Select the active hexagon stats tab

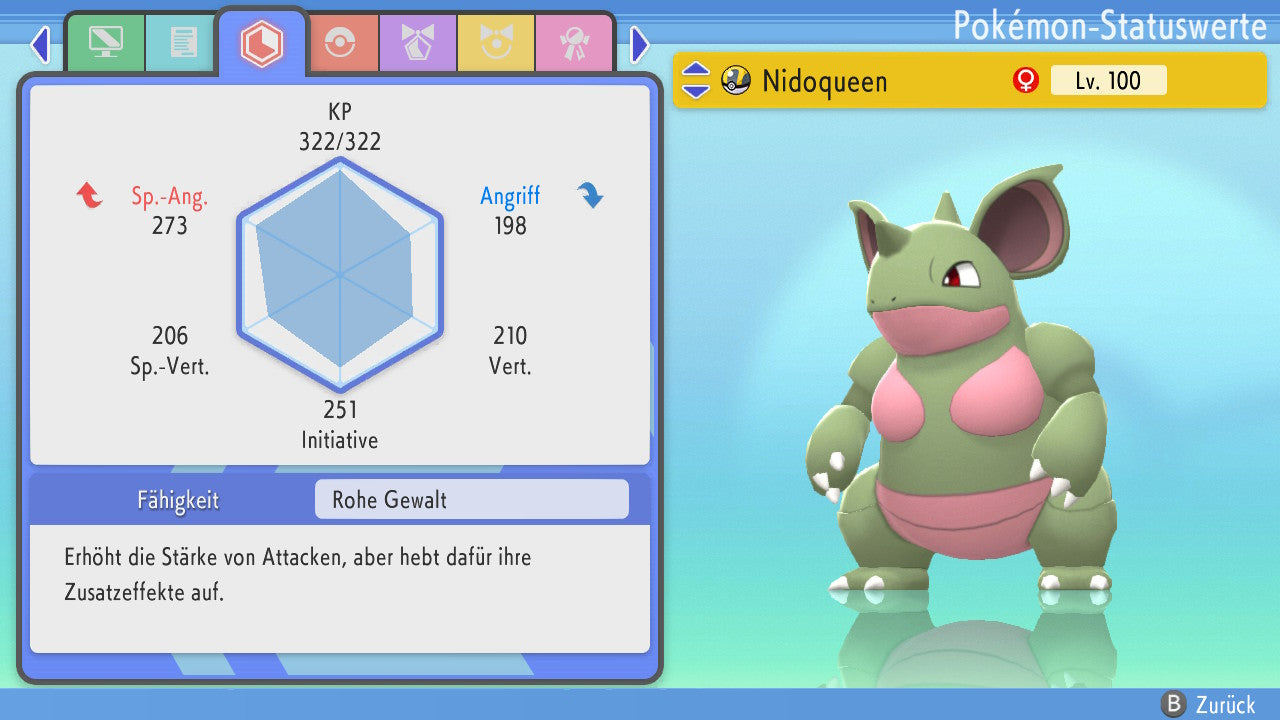(262, 43)
